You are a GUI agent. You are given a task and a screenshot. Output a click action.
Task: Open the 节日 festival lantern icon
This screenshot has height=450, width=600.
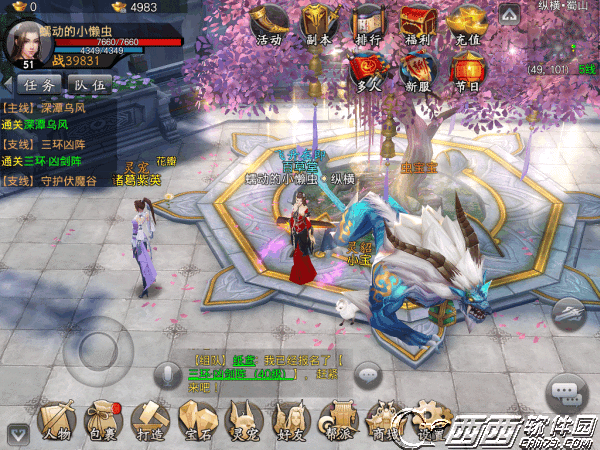(466, 70)
